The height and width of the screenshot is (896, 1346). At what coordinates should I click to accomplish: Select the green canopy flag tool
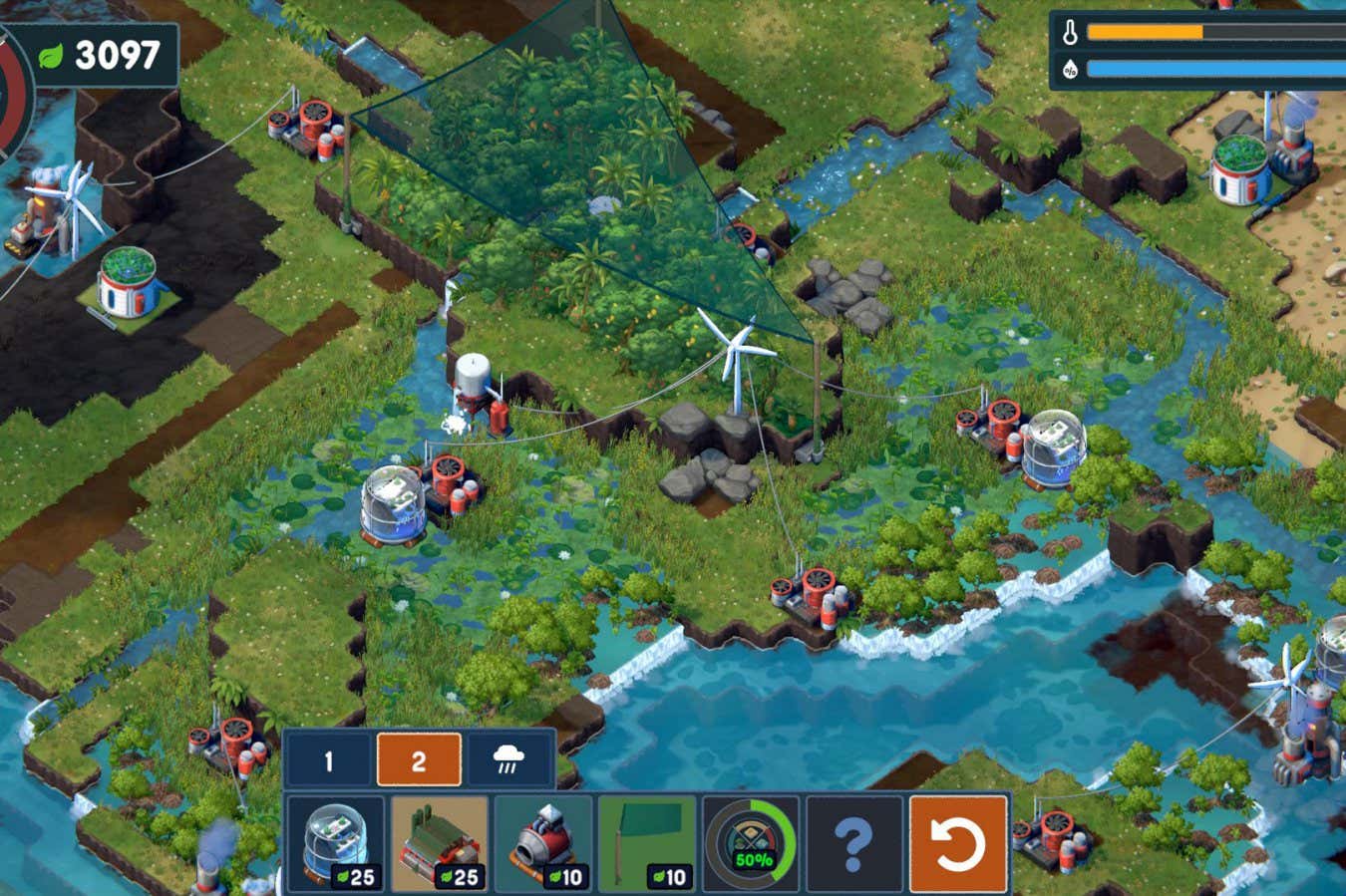click(647, 843)
